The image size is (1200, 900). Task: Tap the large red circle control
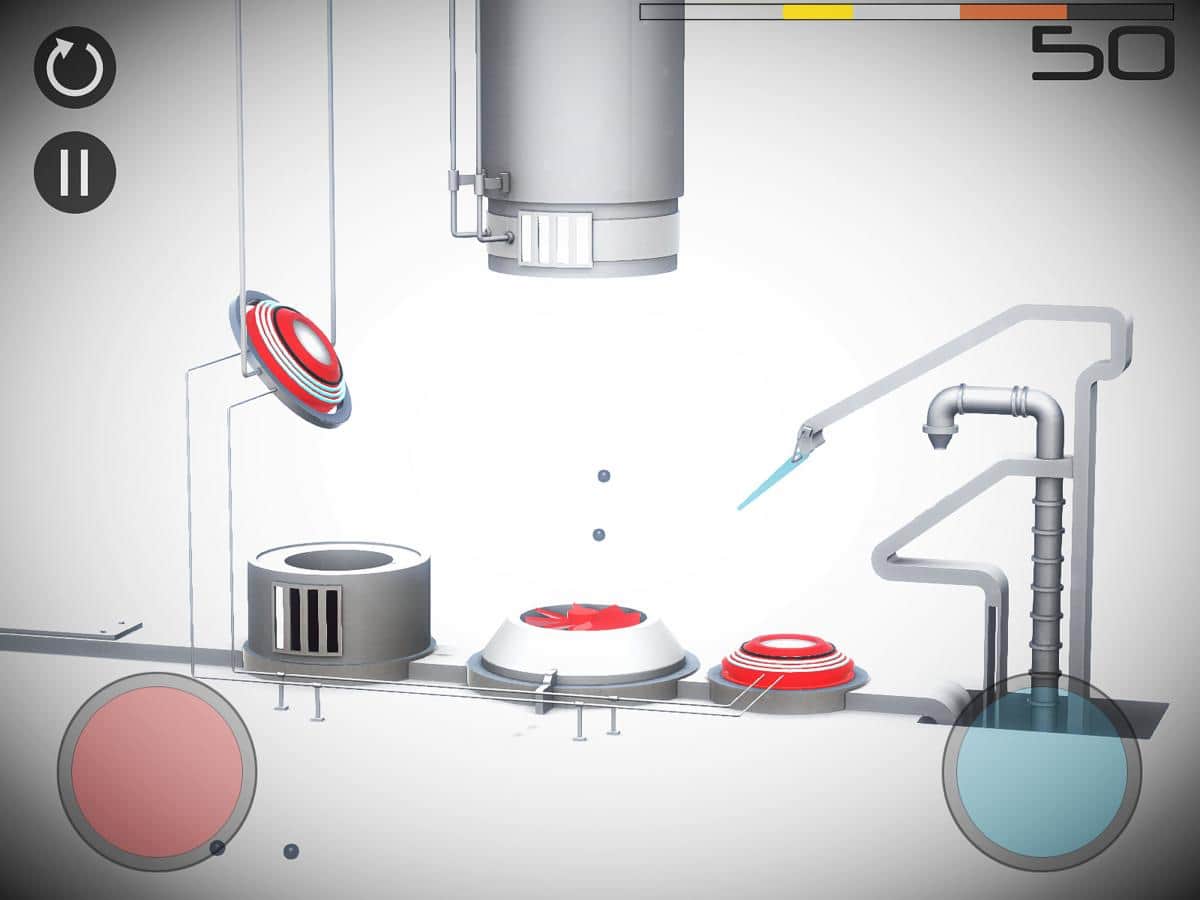click(x=157, y=772)
